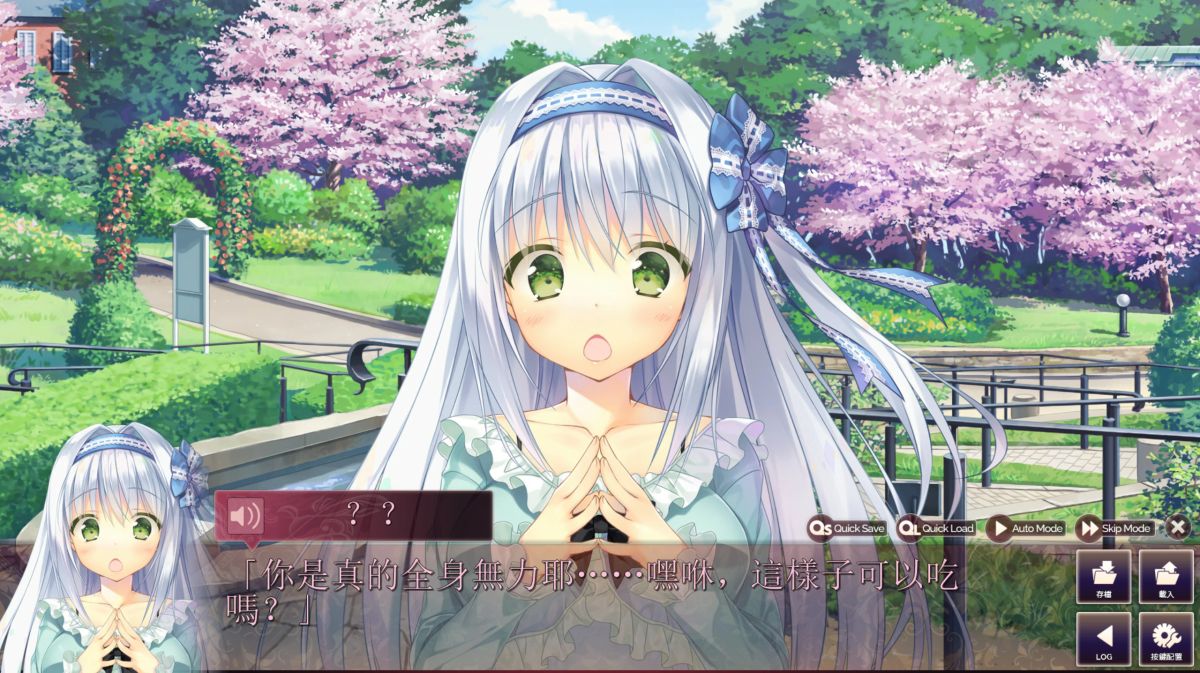Viewport: 1200px width, 673px height.
Task: Use Quick Load
Action: click(935, 528)
